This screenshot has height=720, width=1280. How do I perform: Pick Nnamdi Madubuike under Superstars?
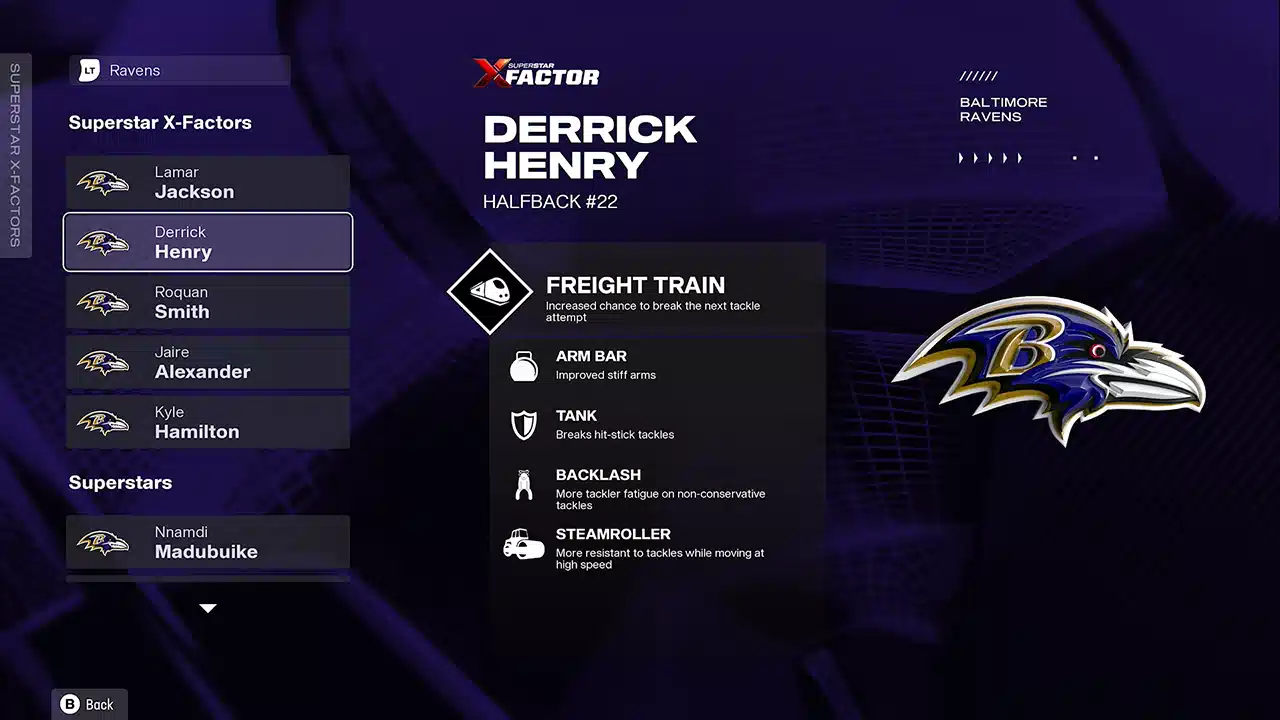pyautogui.click(x=208, y=542)
